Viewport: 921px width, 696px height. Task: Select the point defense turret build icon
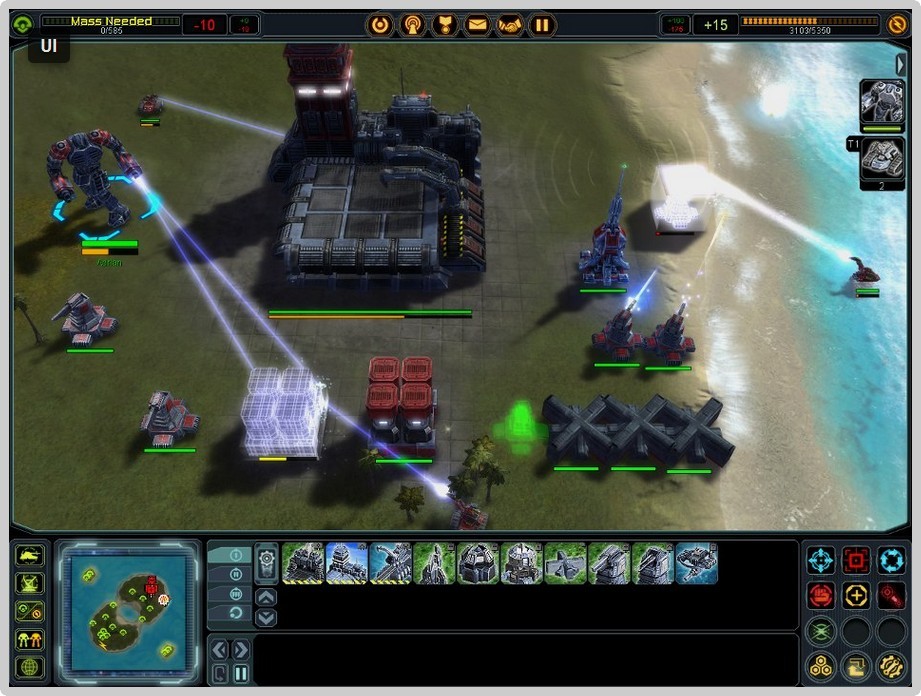click(x=609, y=563)
